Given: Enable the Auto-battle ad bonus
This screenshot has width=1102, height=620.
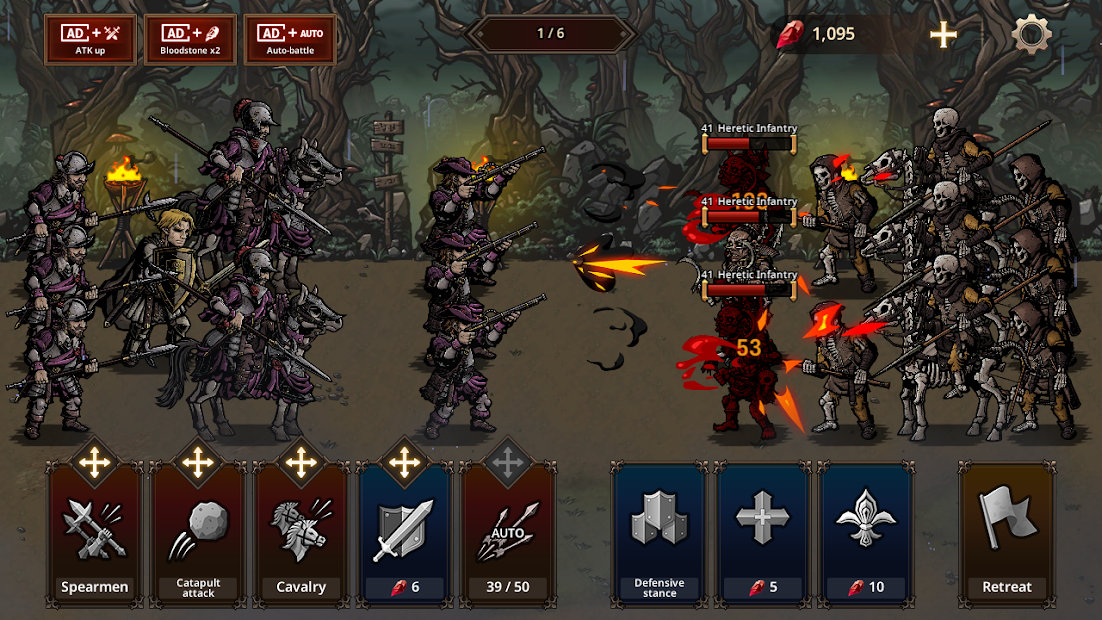Looking at the screenshot, I should (x=290, y=39).
